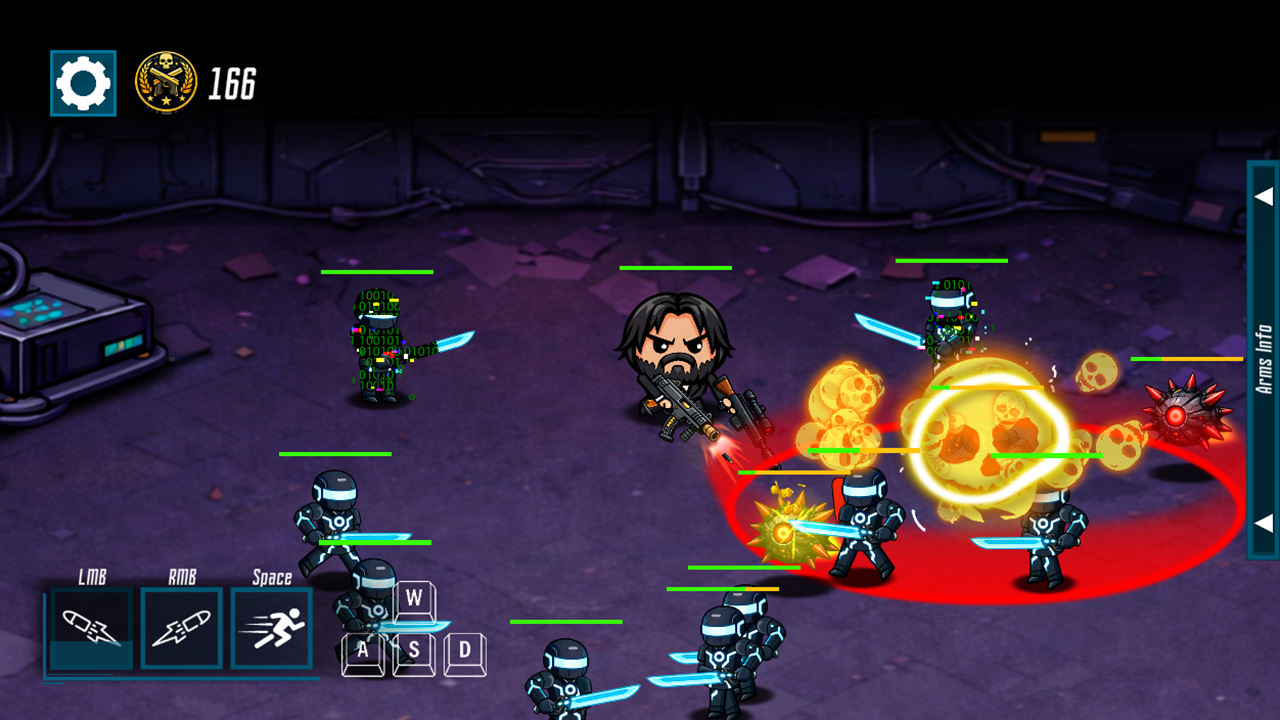Viewport: 1280px width, 720px height.
Task: Activate the RMB secondary bullet attack
Action: coord(181,628)
